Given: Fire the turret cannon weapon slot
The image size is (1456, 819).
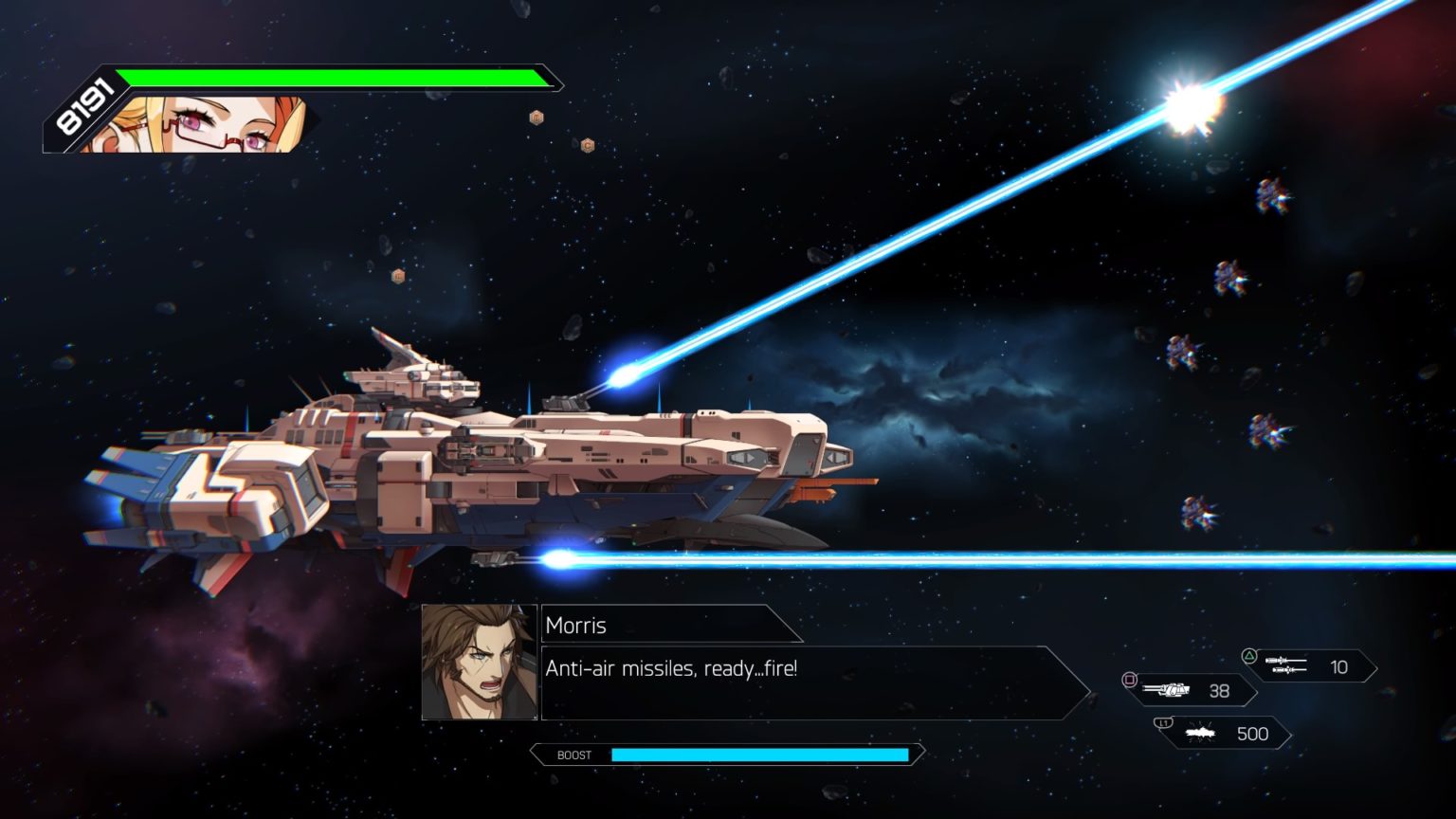Looking at the screenshot, I should [1191, 691].
